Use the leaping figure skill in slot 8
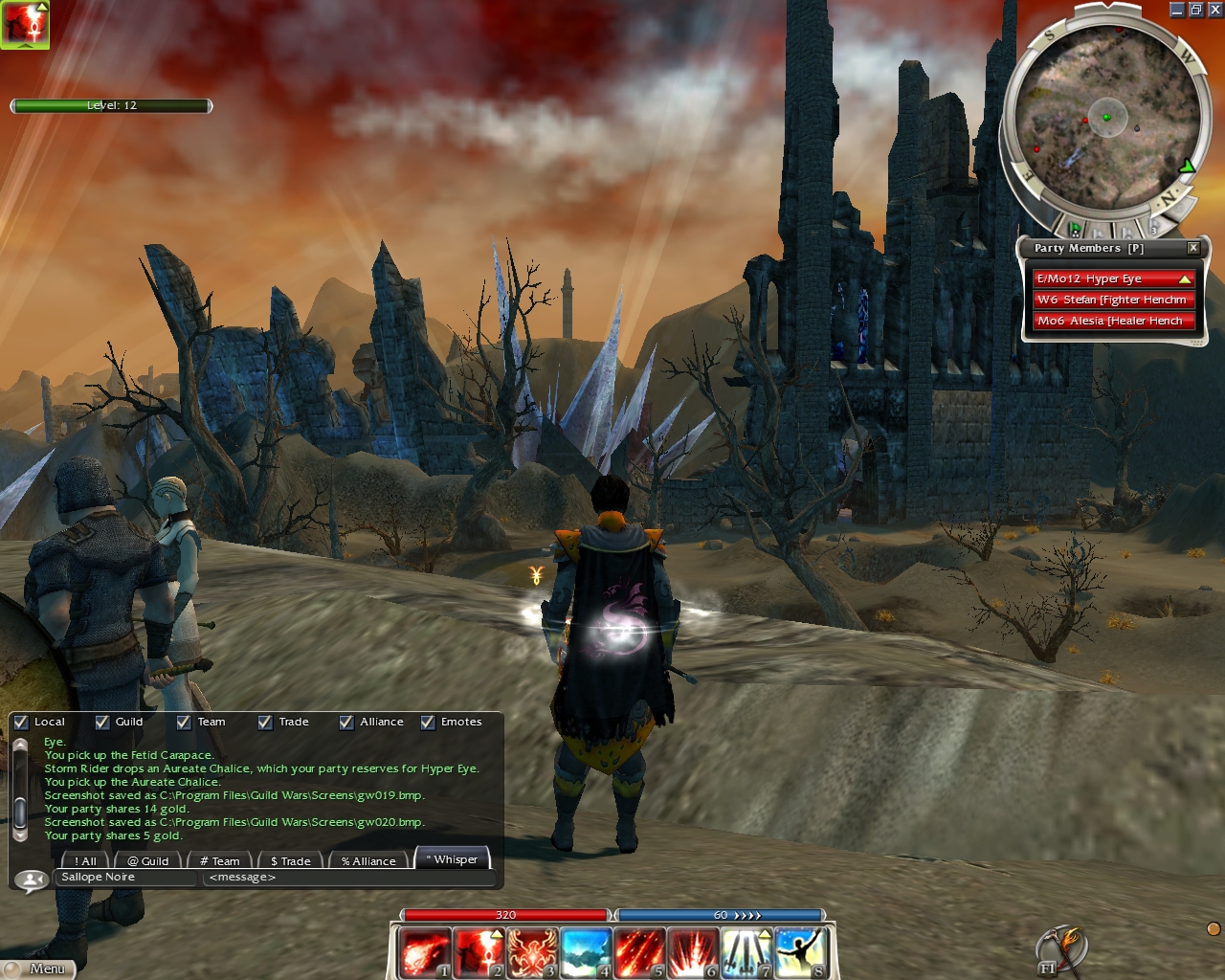The height and width of the screenshot is (980, 1225). [799, 953]
